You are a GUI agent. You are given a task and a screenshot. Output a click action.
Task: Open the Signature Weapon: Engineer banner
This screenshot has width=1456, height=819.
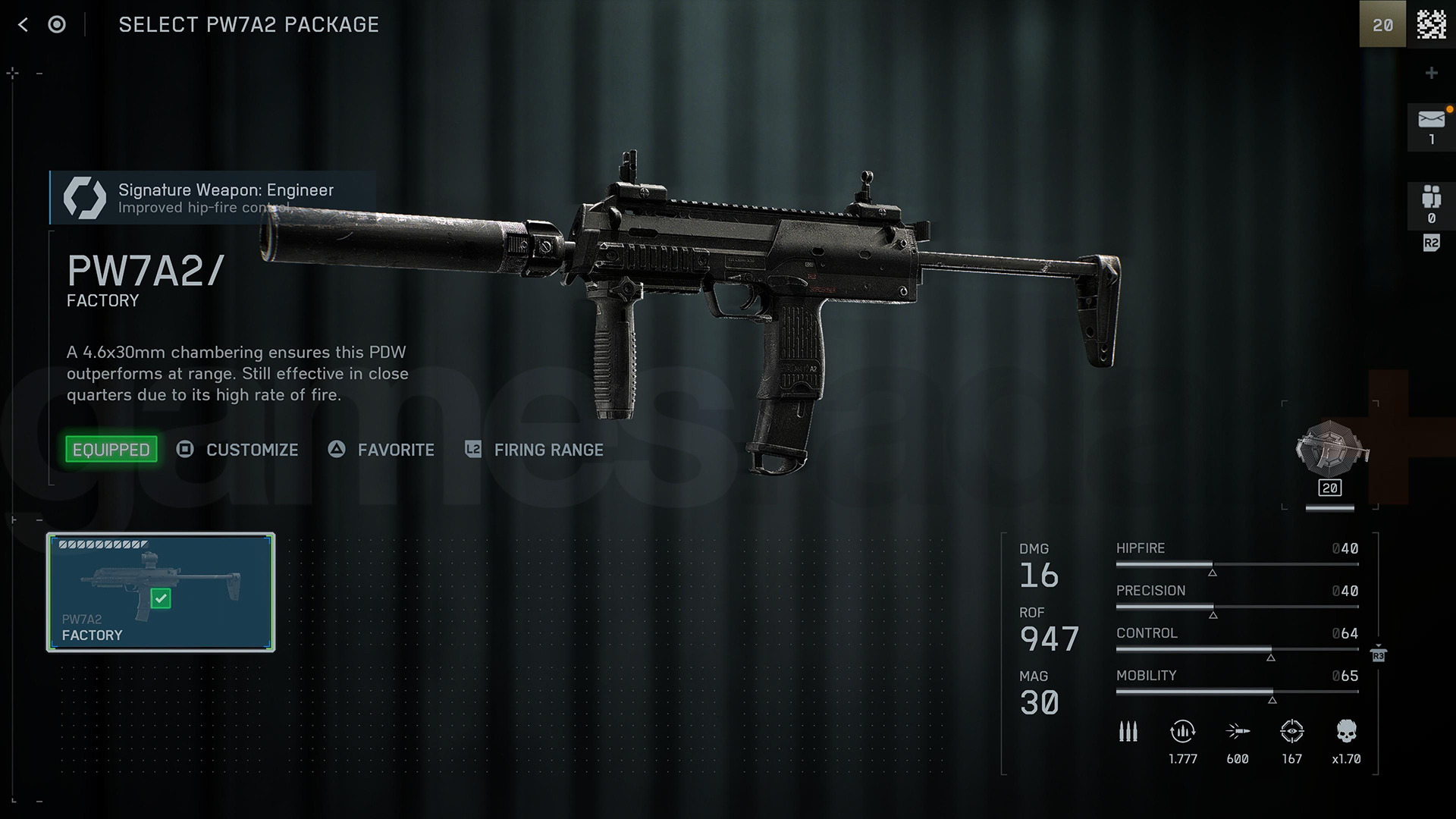[x=212, y=198]
